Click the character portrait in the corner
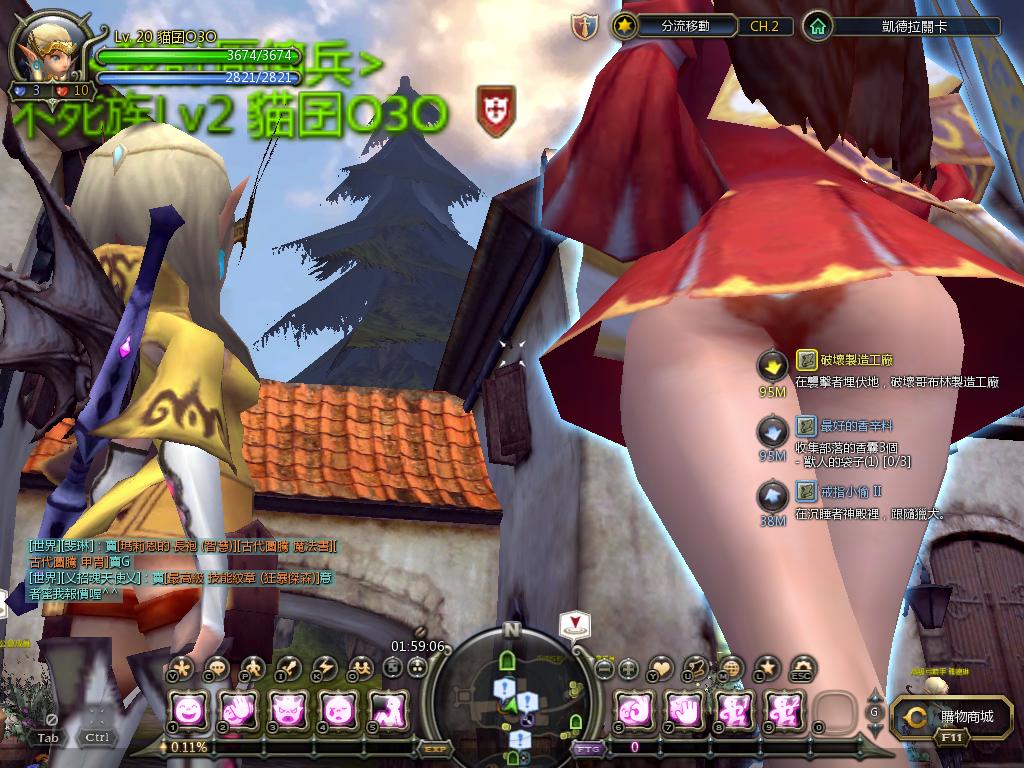The width and height of the screenshot is (1024, 768). click(50, 50)
